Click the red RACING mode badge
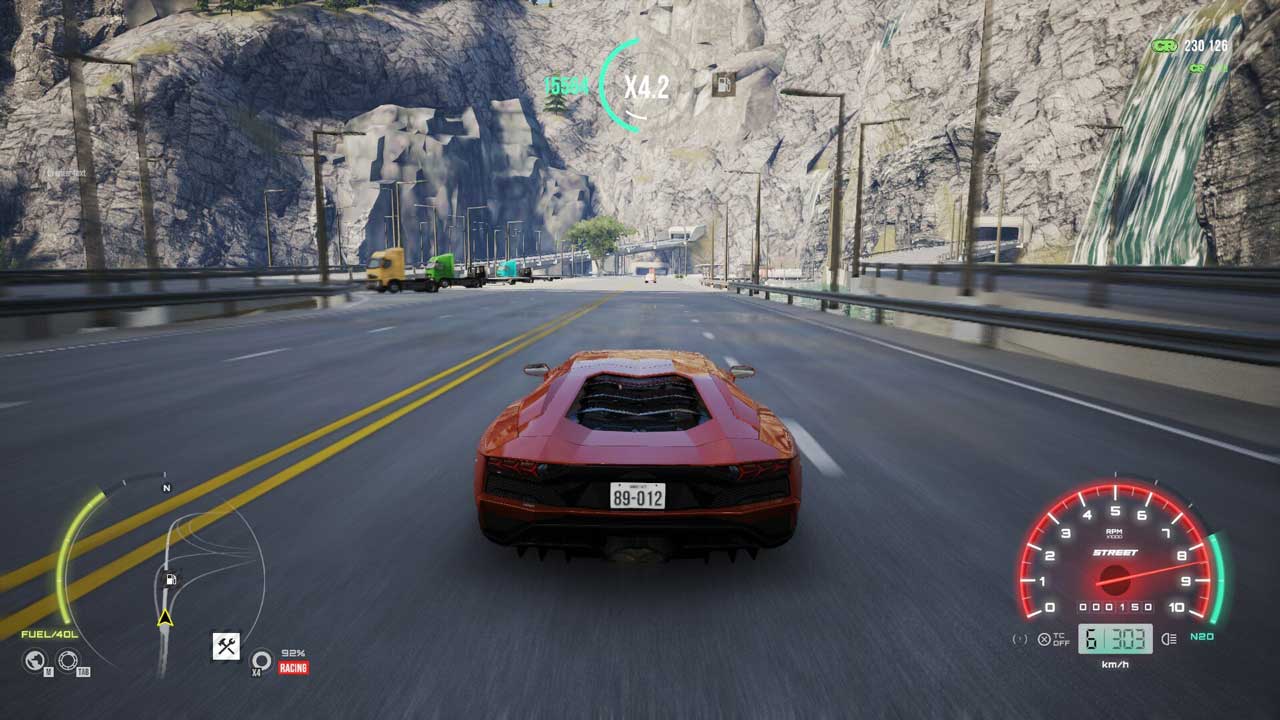 point(293,667)
